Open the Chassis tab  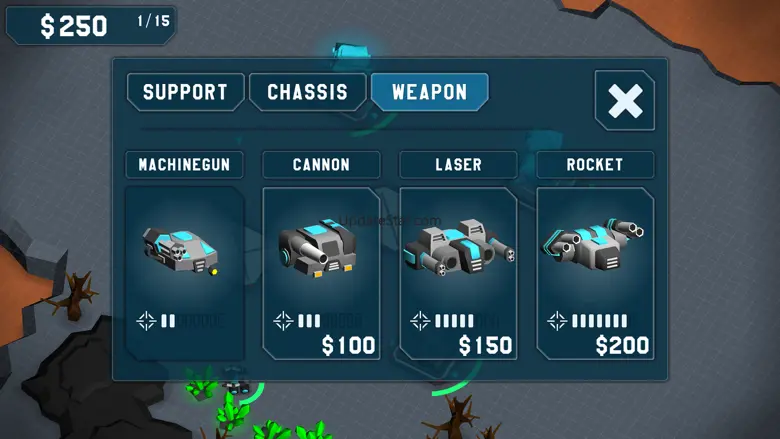(x=307, y=93)
